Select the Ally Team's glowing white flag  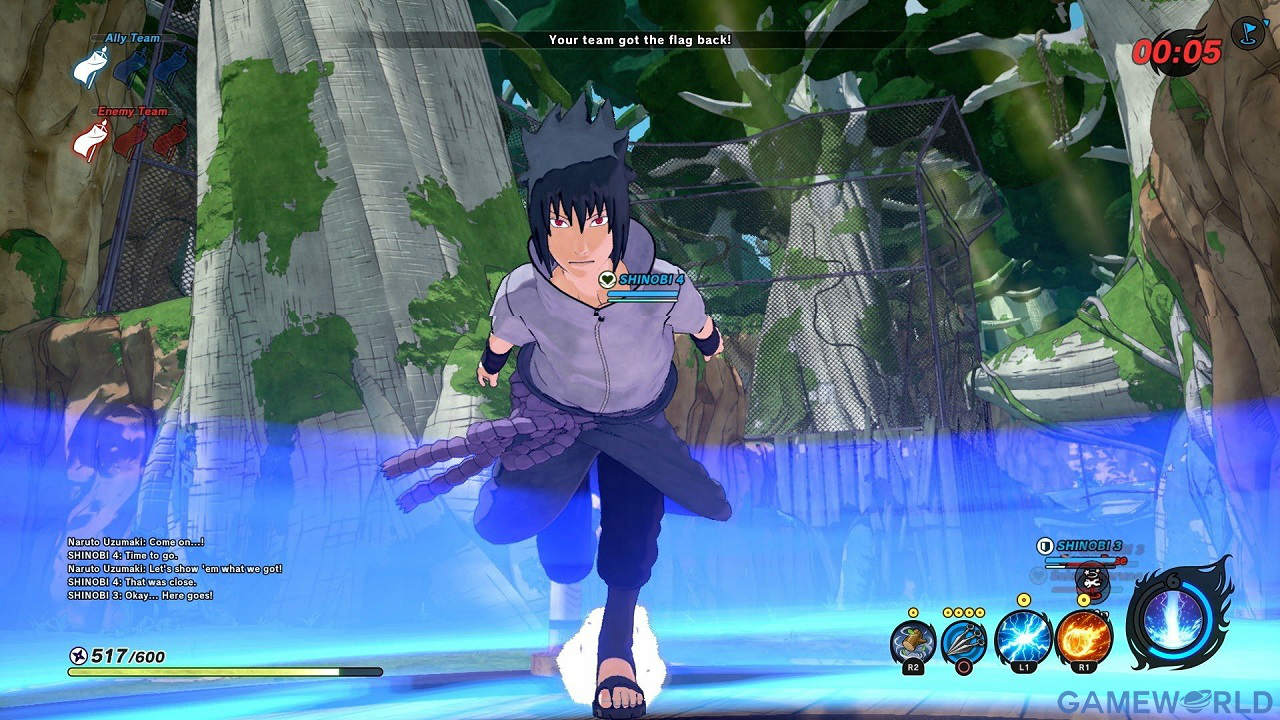[91, 68]
